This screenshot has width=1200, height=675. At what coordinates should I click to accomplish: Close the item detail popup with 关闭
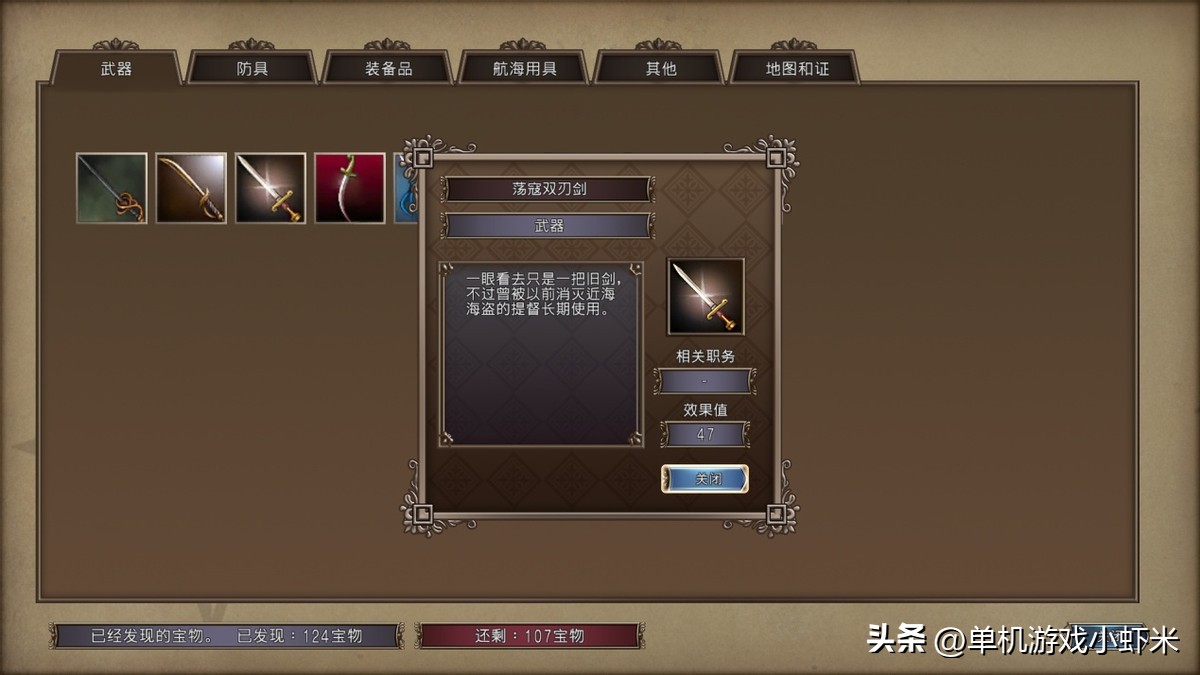[705, 479]
